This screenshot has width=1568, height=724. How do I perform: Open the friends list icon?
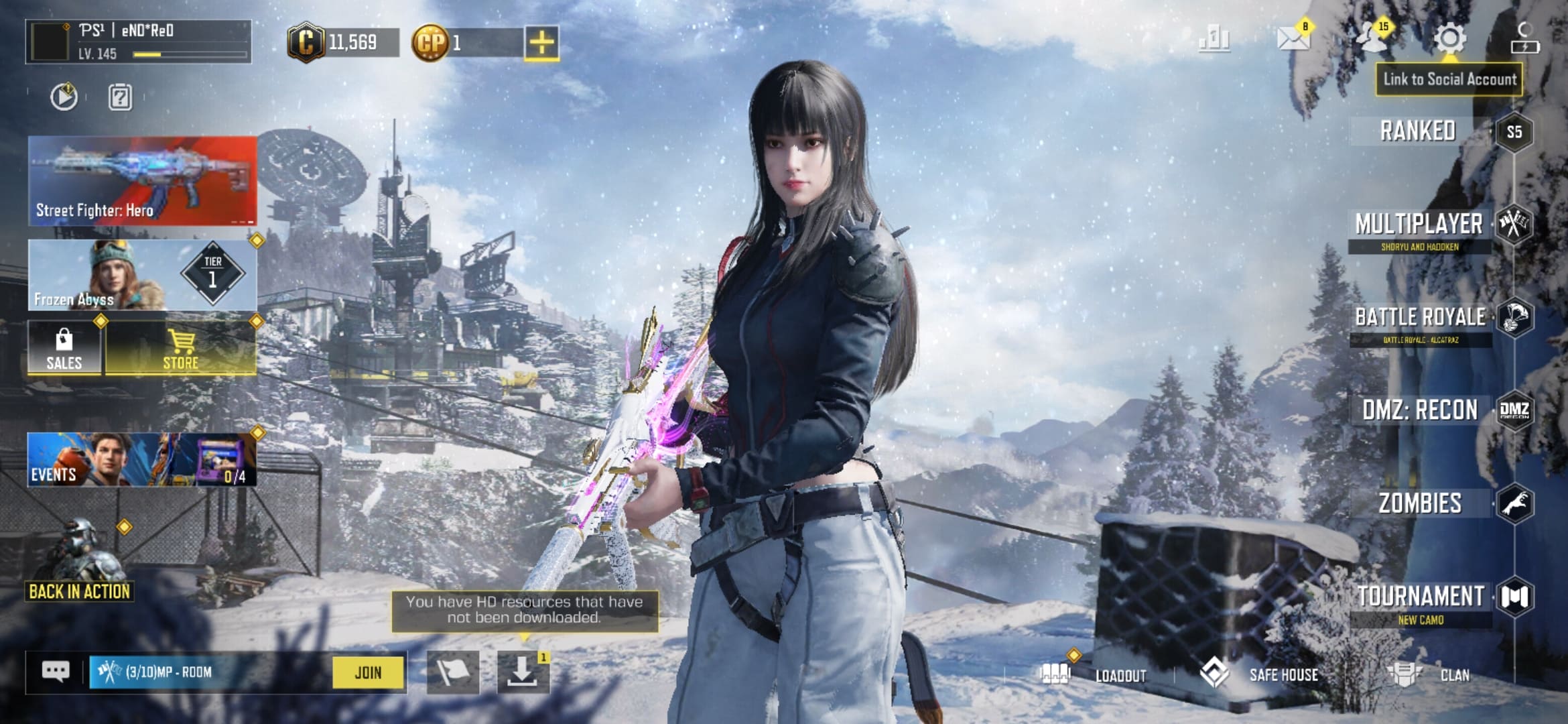1372,38
